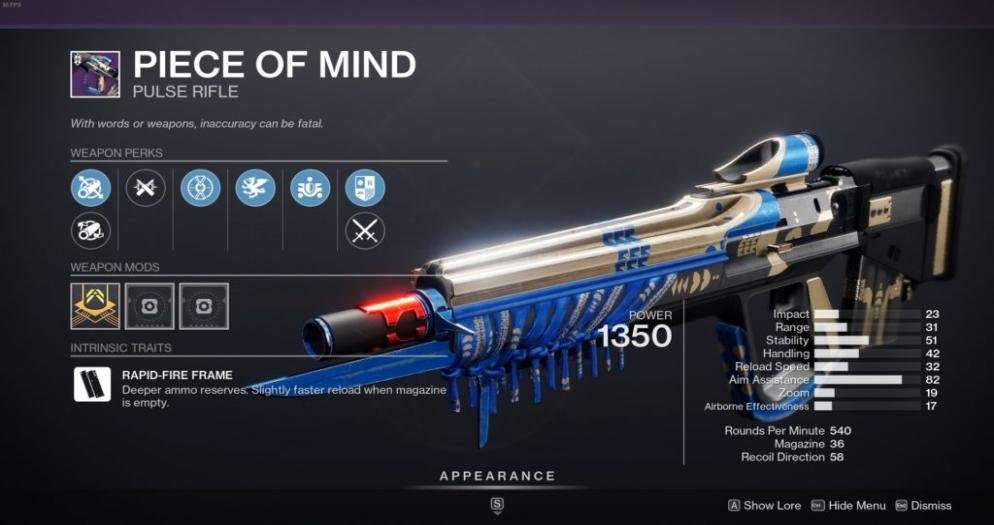Inspect the circular hourglass trait perk
The image size is (994, 525).
(200, 187)
